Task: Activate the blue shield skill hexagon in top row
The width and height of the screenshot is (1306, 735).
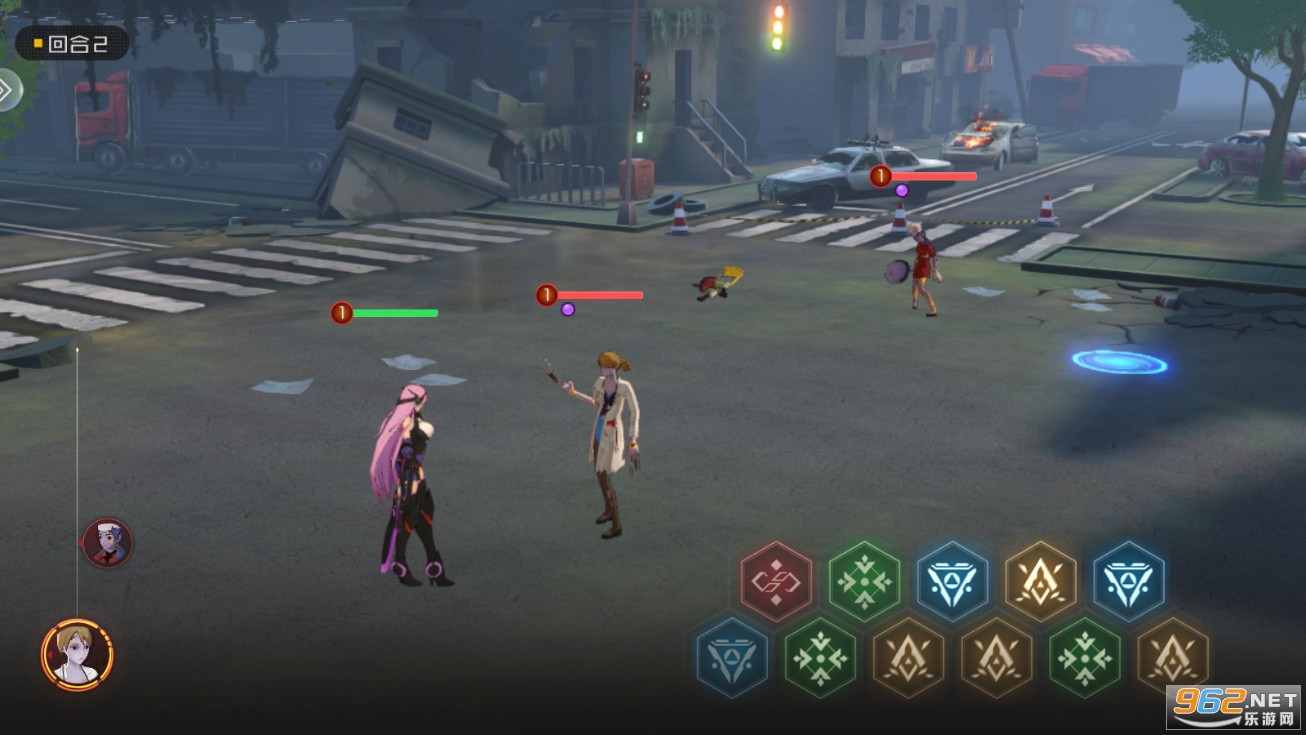Action: tap(953, 581)
